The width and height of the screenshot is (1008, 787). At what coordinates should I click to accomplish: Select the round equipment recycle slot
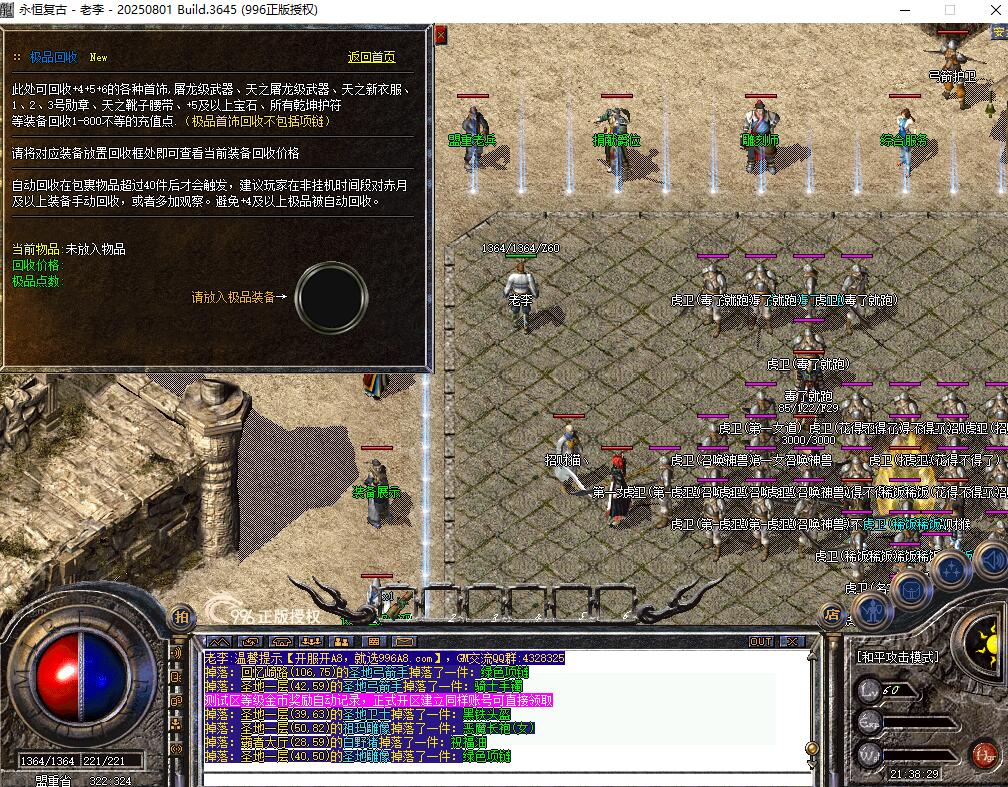(x=329, y=297)
